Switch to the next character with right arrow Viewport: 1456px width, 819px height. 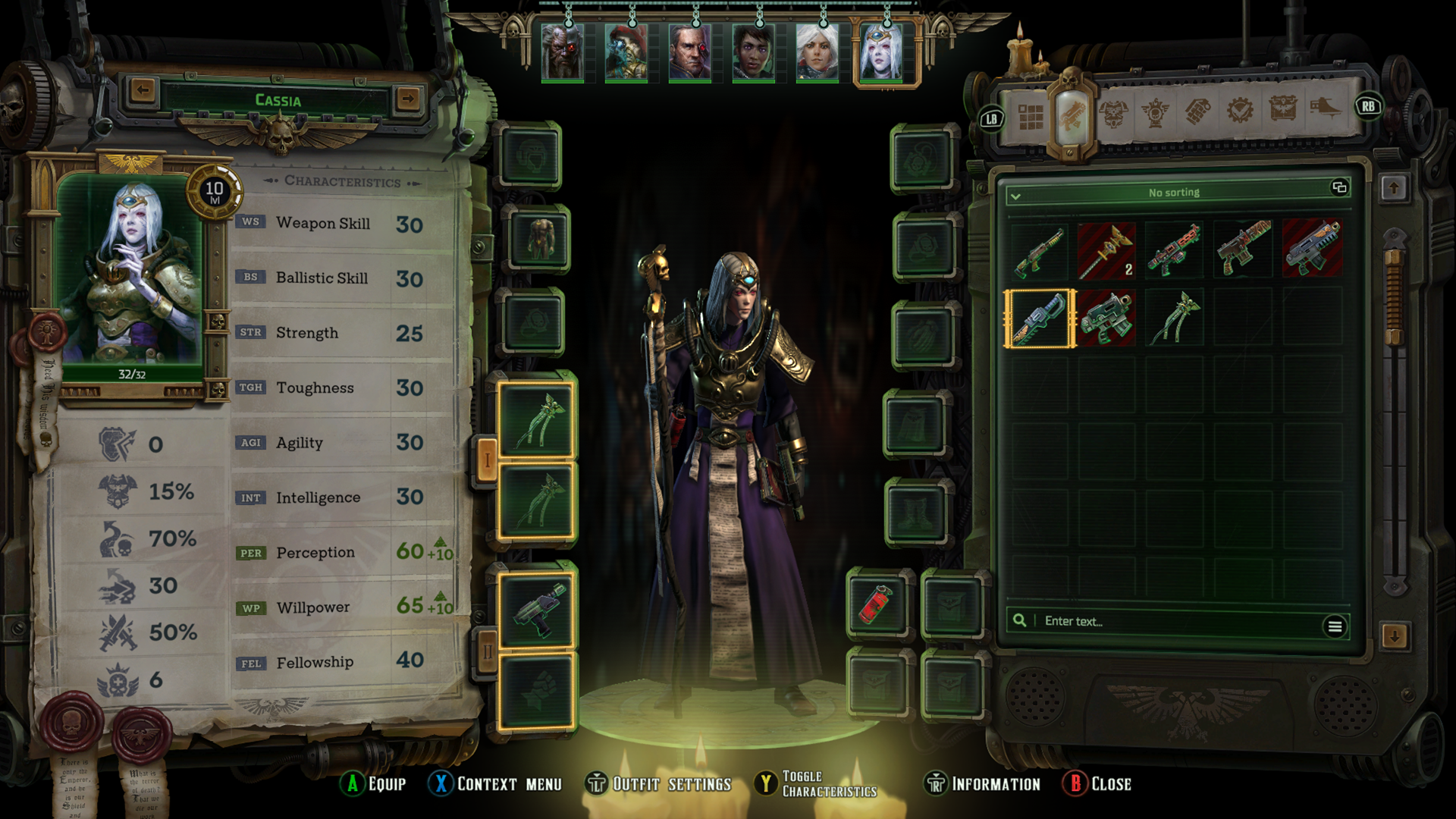click(408, 98)
